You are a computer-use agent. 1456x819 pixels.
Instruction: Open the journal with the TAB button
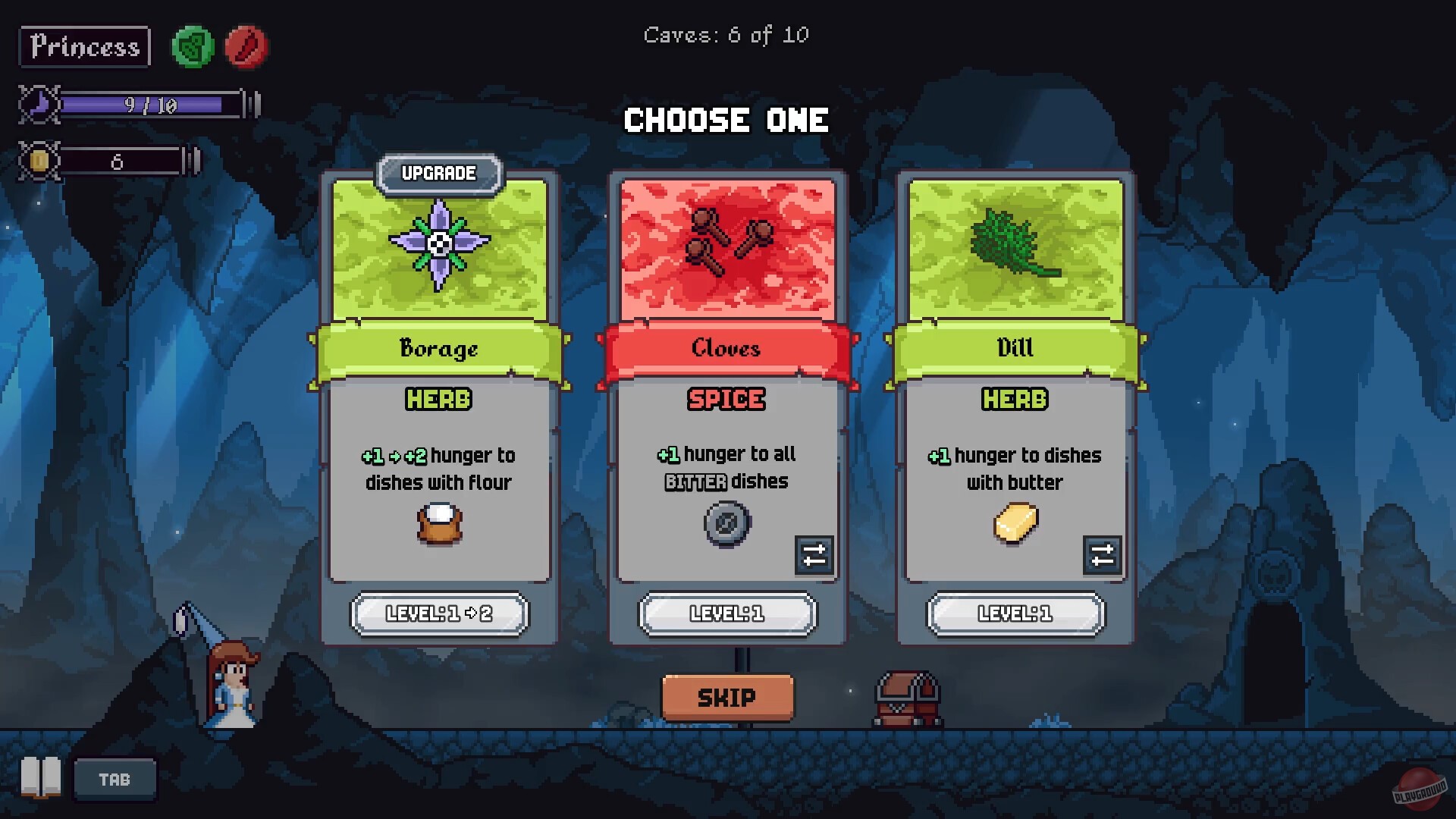[114, 779]
